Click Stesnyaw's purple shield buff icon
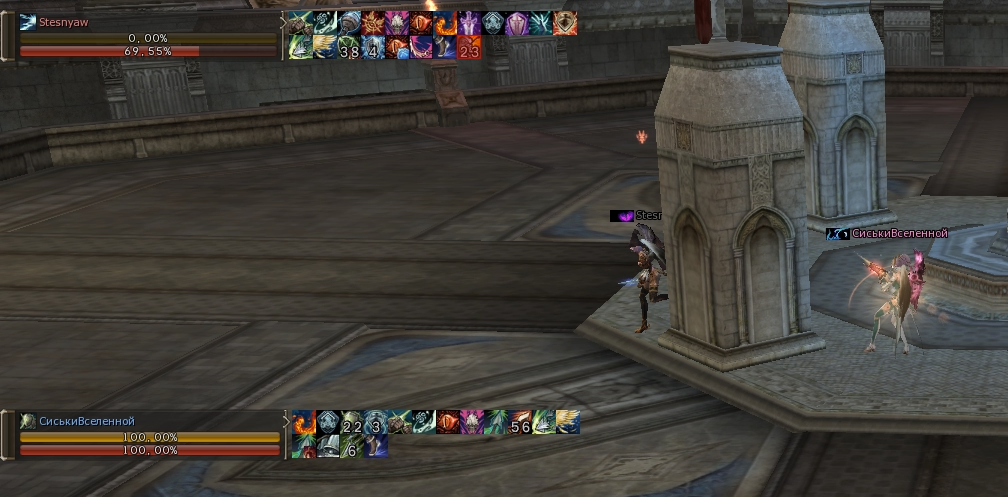The height and width of the screenshot is (497, 1008). [517, 23]
